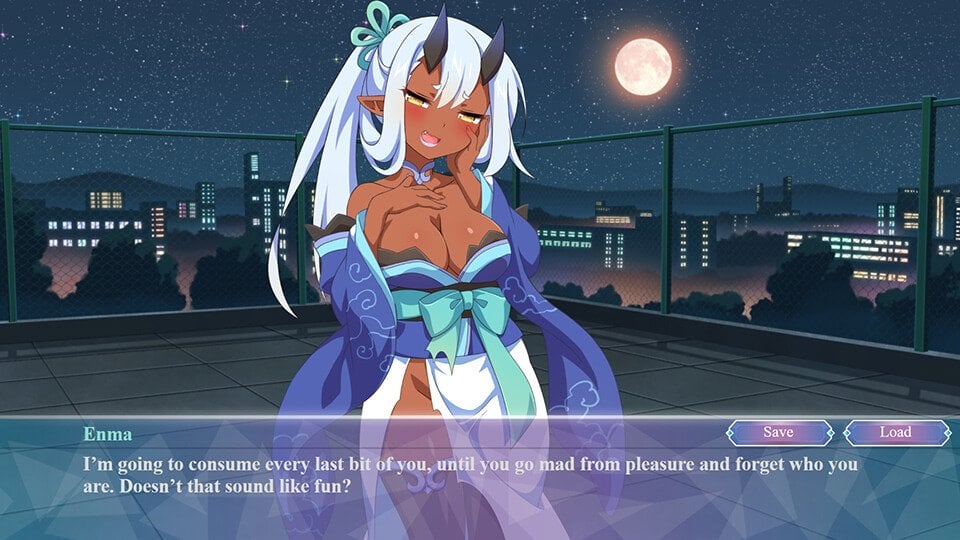Open the Load menu
This screenshot has width=960, height=540.
[x=895, y=432]
